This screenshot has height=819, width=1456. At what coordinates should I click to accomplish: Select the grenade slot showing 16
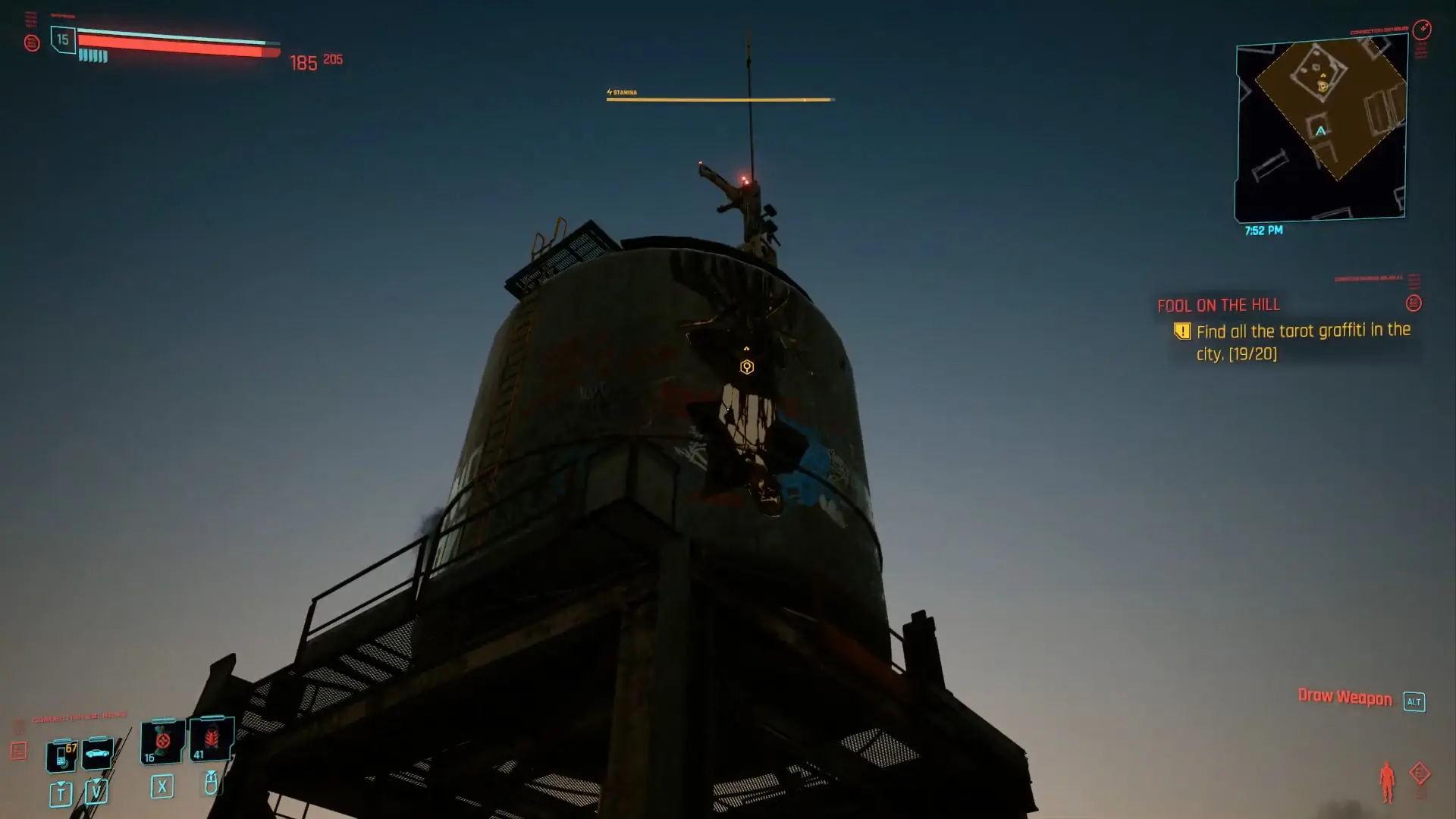coord(162,743)
